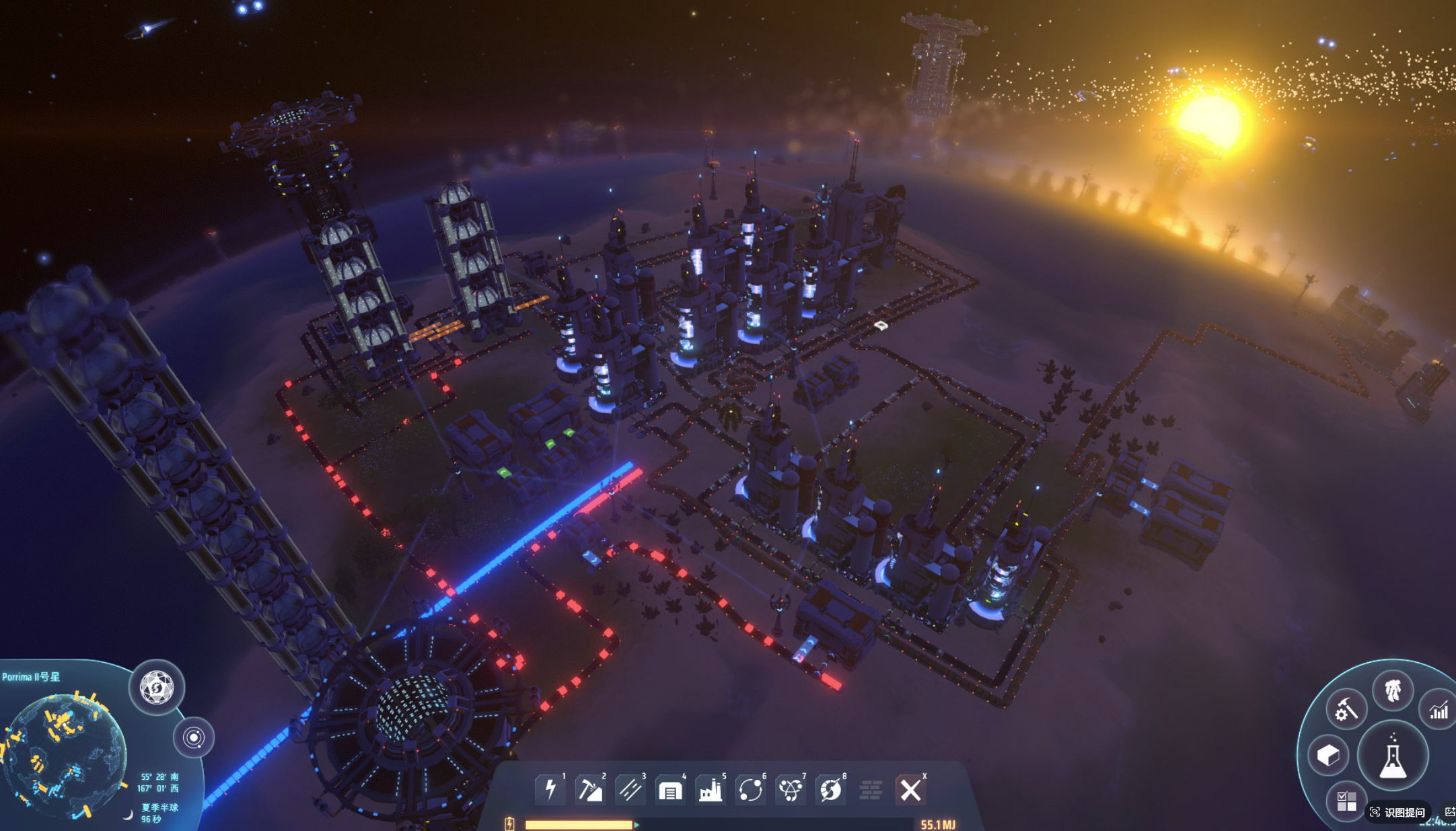Select the mining pickaxe build category

(590, 789)
